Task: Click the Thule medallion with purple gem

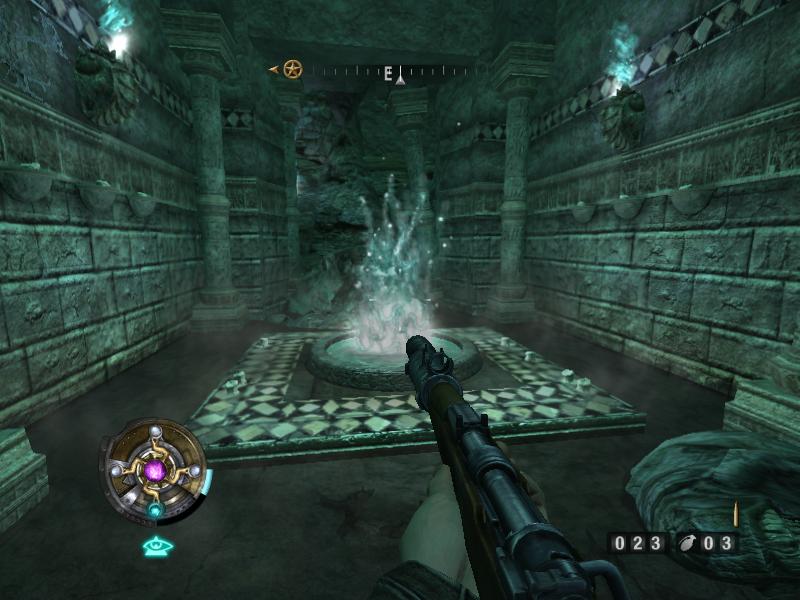Action: click(x=155, y=469)
